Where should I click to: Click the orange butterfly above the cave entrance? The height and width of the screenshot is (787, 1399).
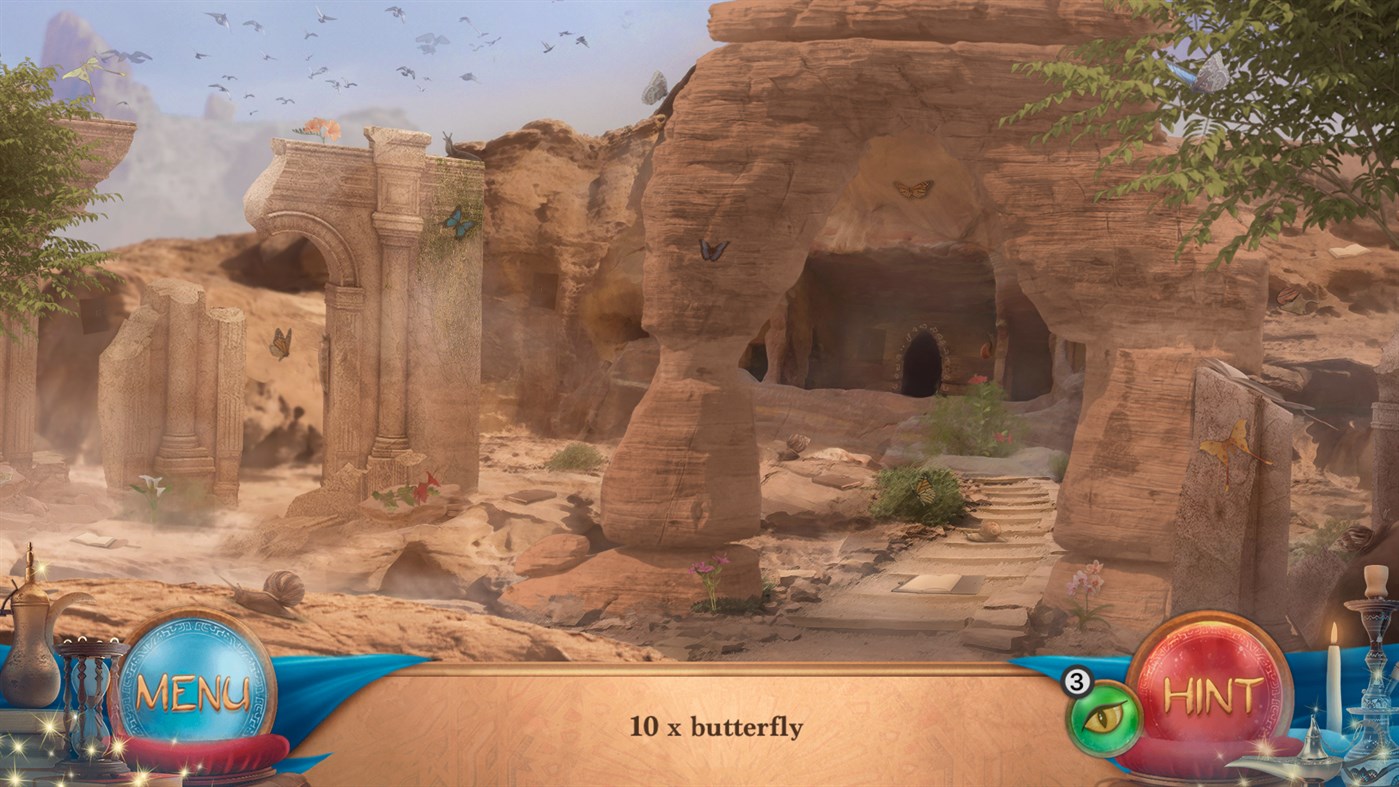click(x=913, y=189)
